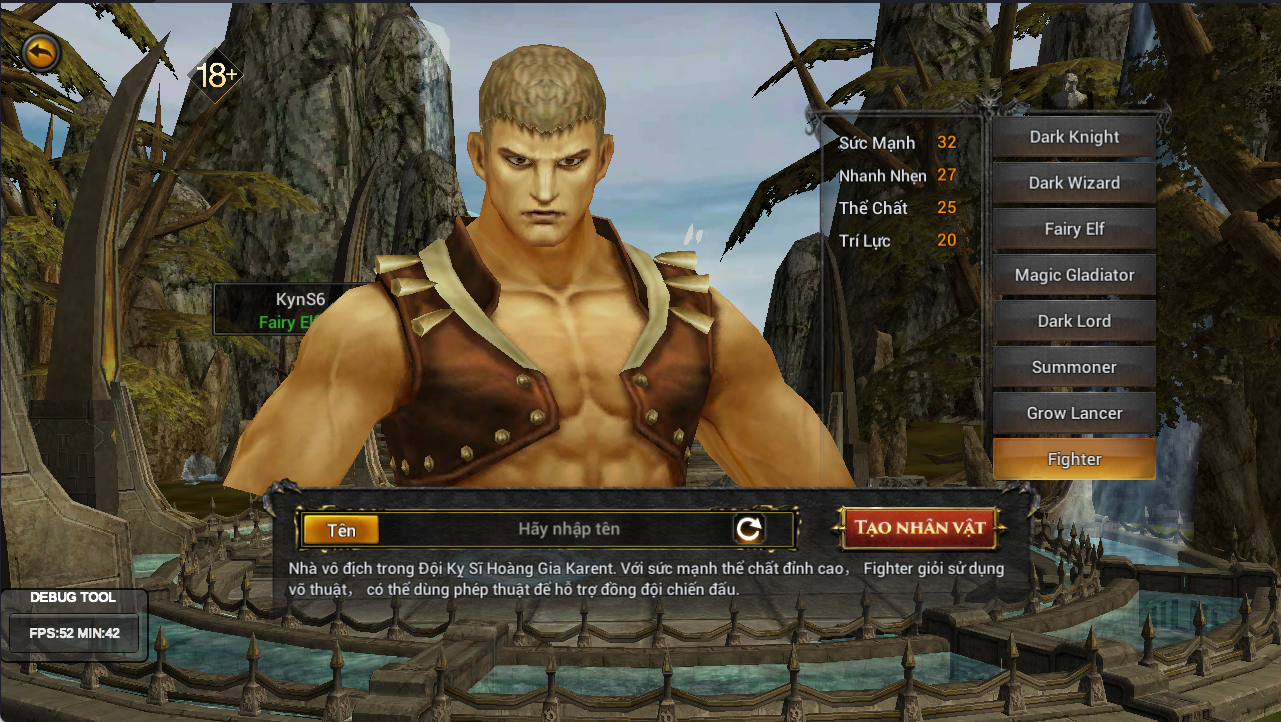
Task: Go back with the orange arrow button
Action: 40,53
